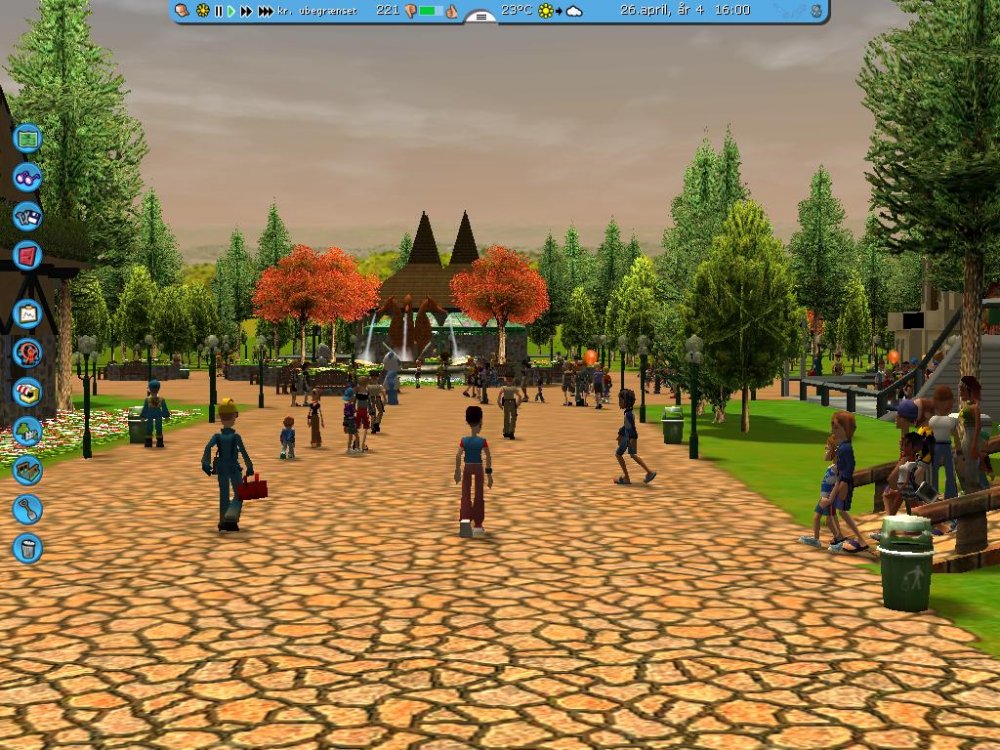Image resolution: width=1000 pixels, height=750 pixels.
Task: Set game speed to normal play
Action: [x=231, y=11]
